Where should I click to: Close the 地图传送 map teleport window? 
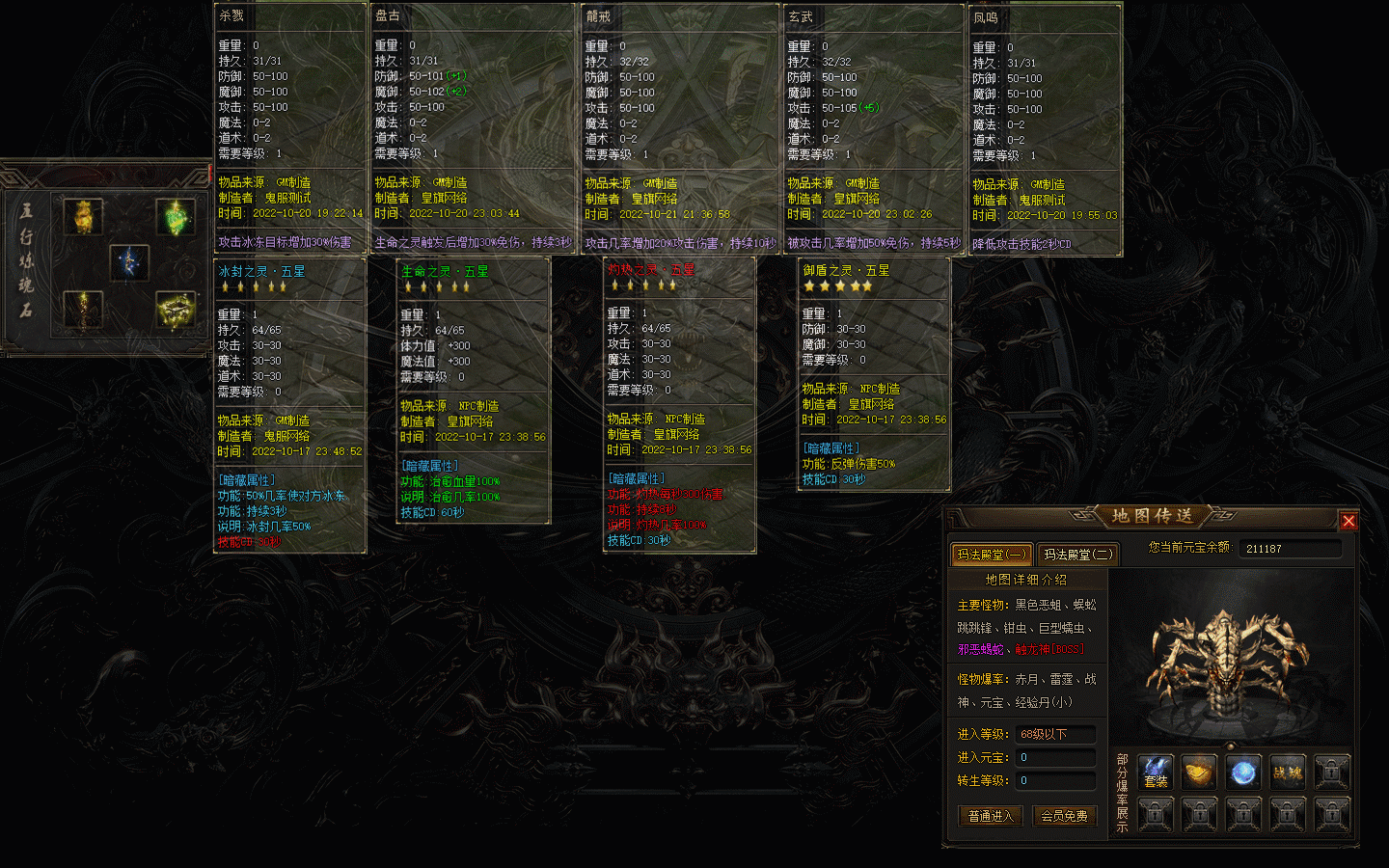1348,521
